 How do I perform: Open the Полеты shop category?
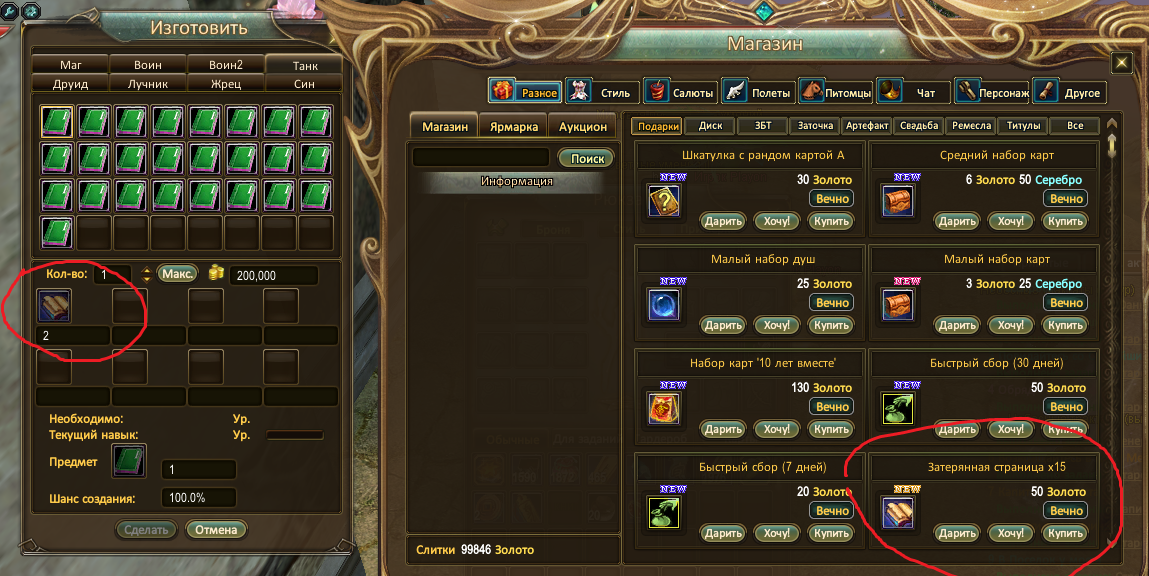(x=757, y=93)
